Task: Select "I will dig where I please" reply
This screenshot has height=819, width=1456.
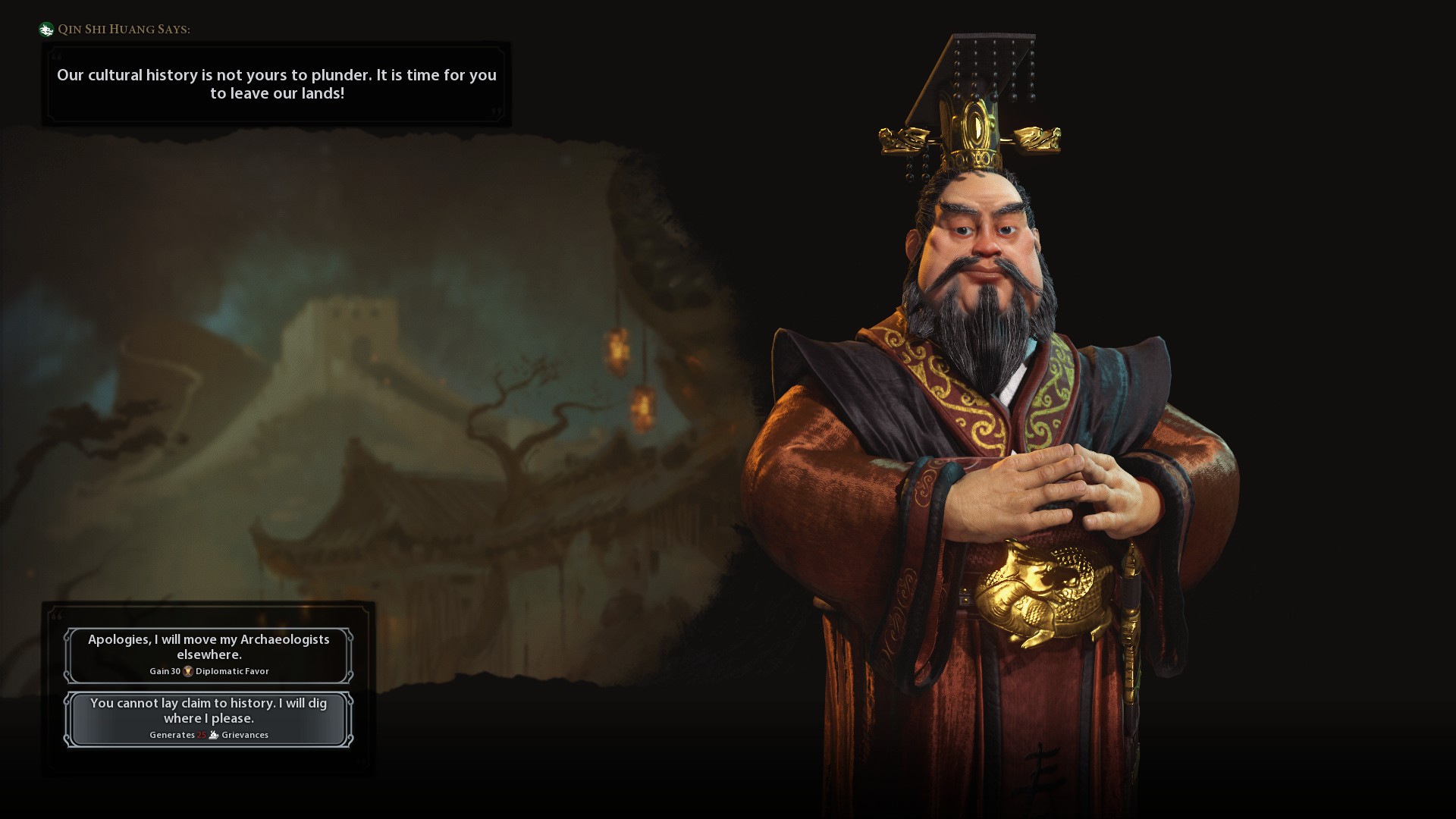Action: click(209, 718)
